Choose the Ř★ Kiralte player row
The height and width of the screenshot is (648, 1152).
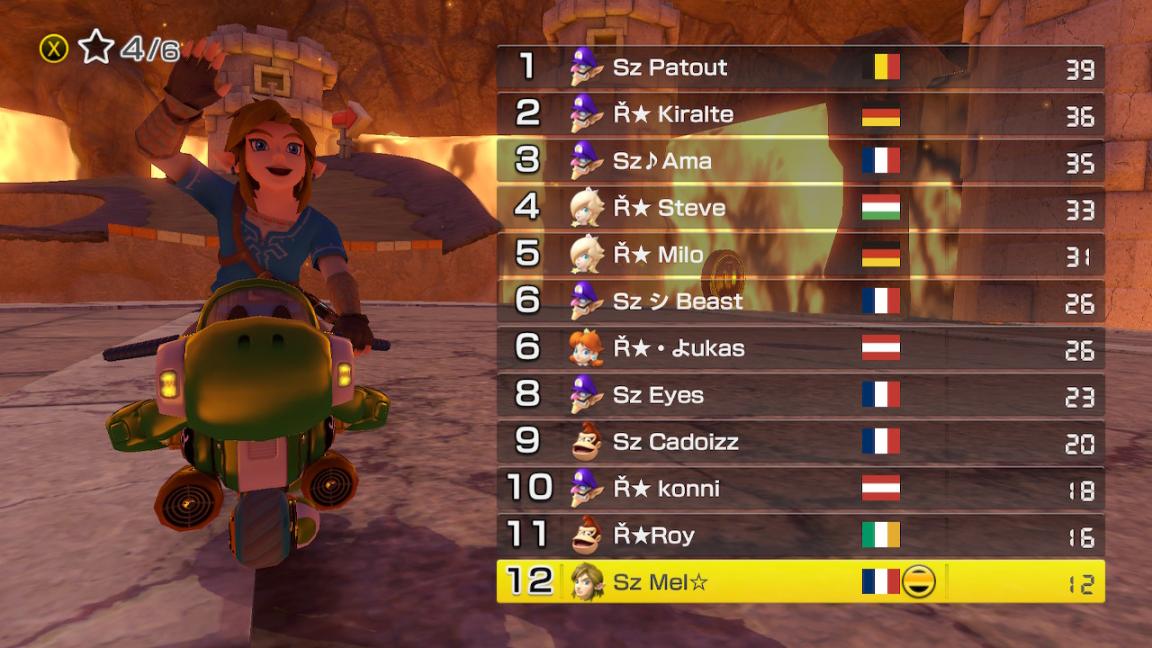coord(800,114)
